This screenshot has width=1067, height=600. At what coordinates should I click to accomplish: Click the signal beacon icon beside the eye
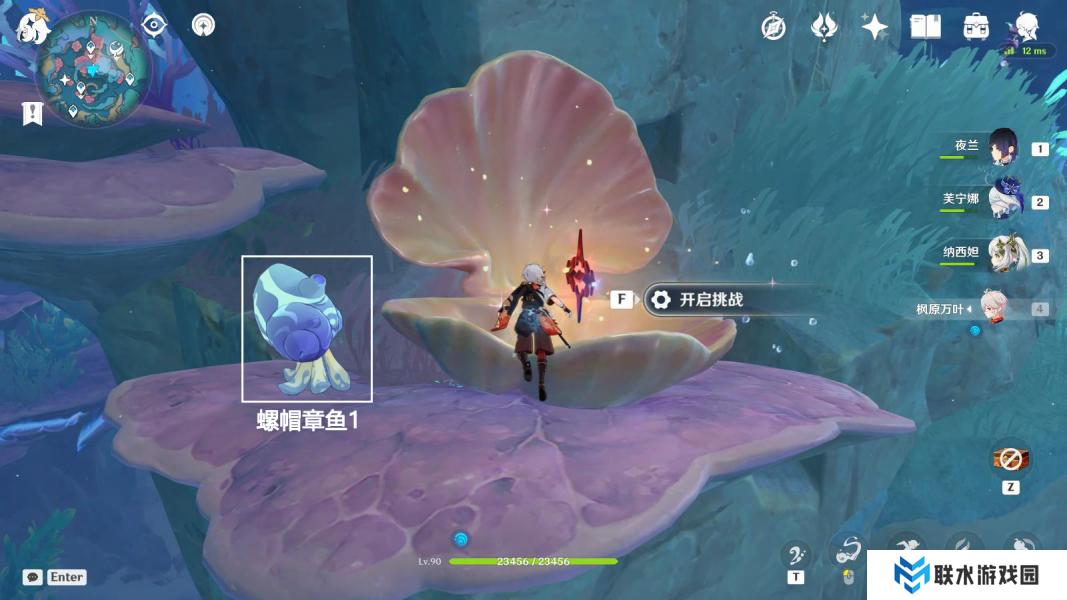[204, 25]
